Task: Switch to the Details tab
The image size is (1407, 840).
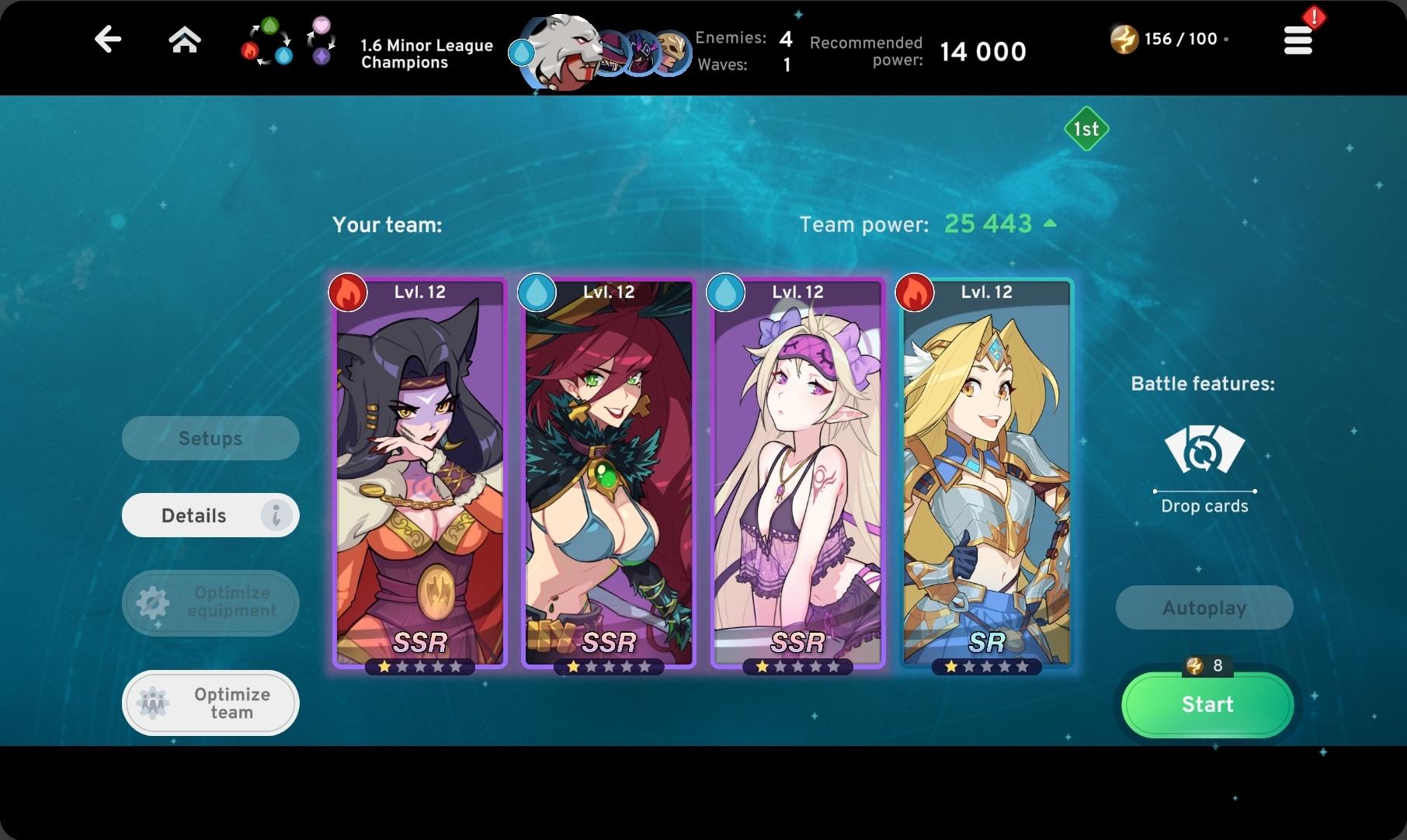Action: click(x=210, y=515)
